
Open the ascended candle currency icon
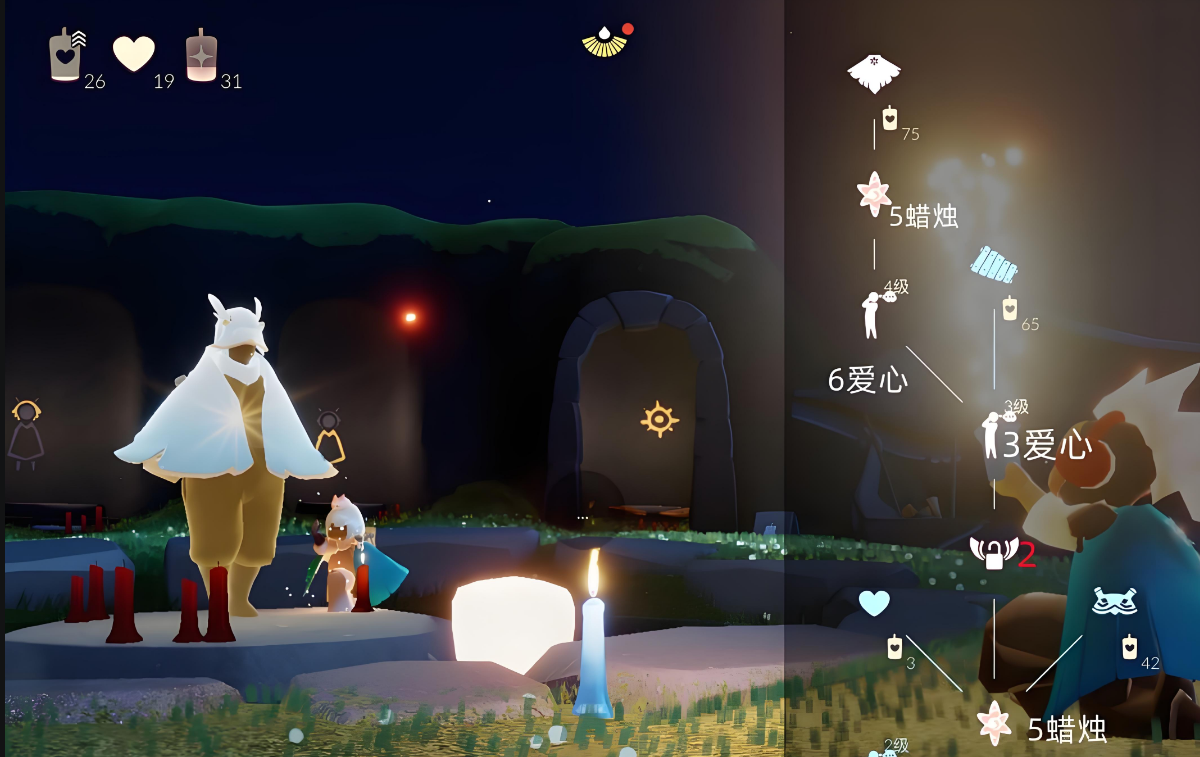tap(201, 55)
